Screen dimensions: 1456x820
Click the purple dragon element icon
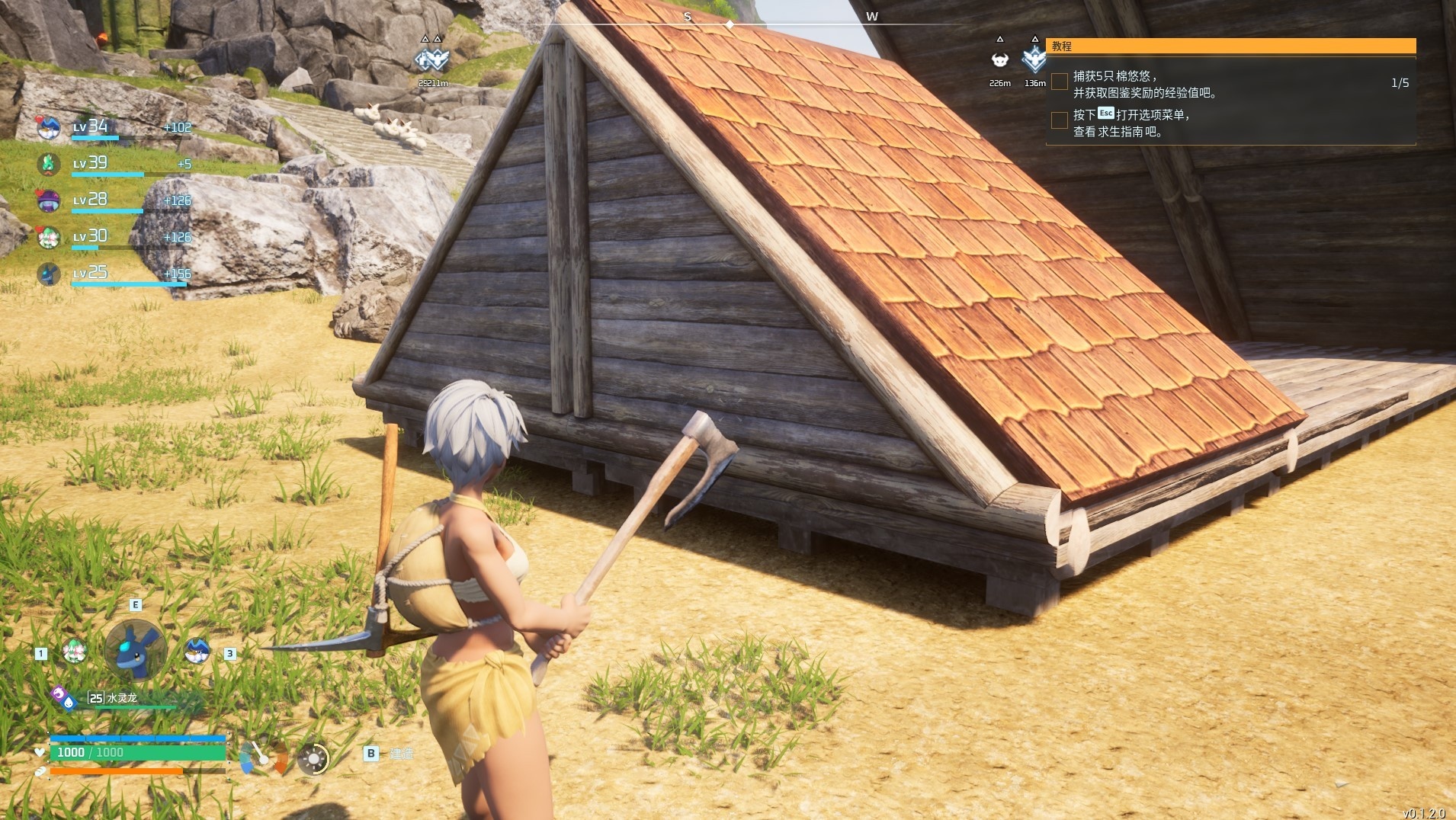click(x=58, y=693)
